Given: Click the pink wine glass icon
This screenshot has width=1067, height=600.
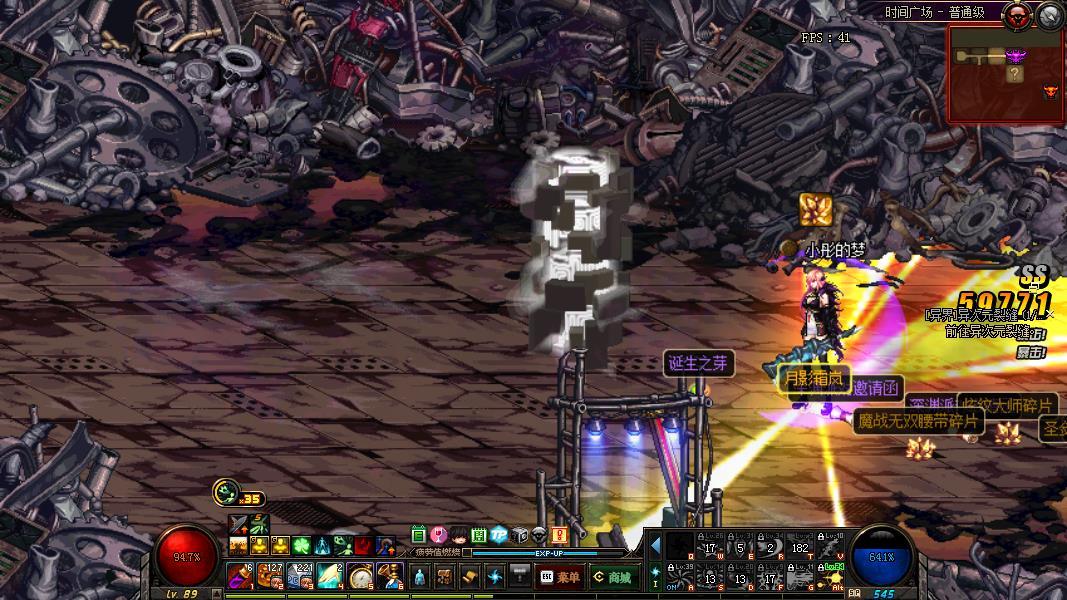Looking at the screenshot, I should click(x=438, y=535).
